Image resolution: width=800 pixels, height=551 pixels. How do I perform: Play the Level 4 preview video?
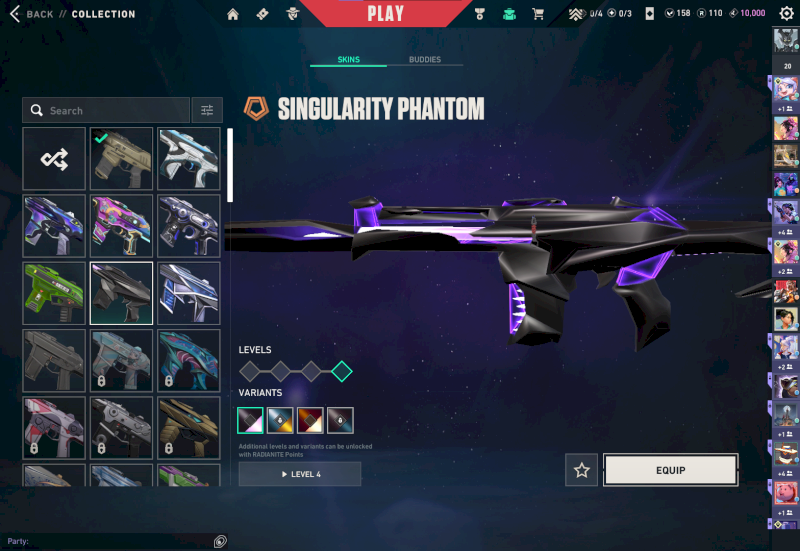(x=299, y=474)
